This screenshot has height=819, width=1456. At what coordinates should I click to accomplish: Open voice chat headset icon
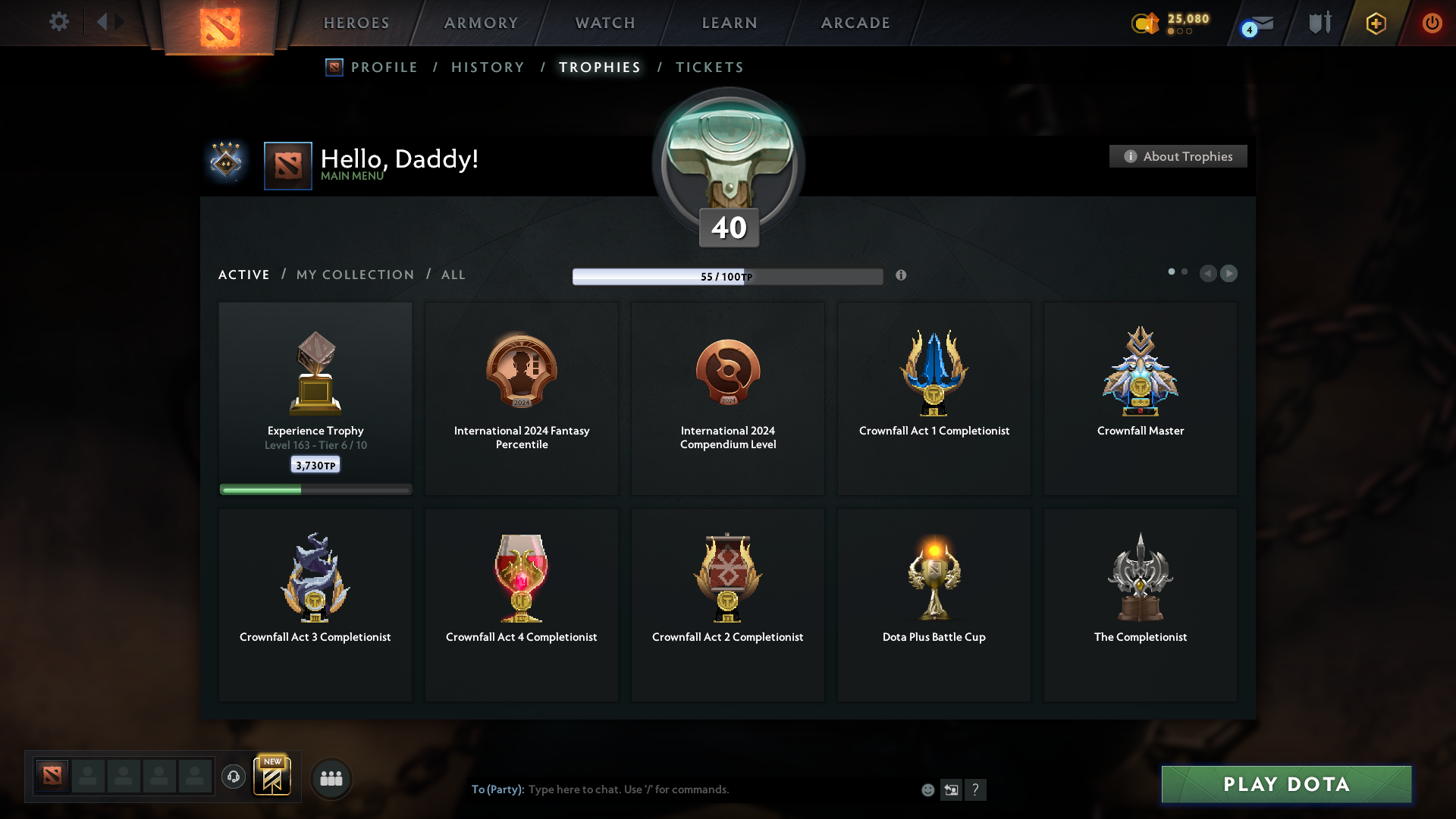234,777
